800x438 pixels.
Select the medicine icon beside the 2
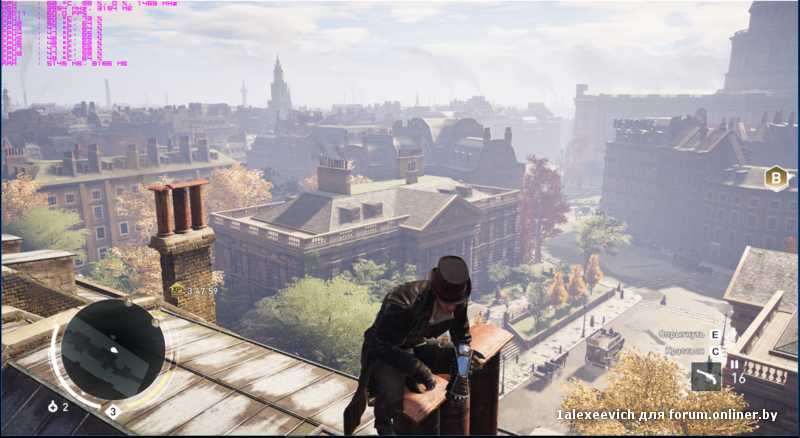pos(52,407)
